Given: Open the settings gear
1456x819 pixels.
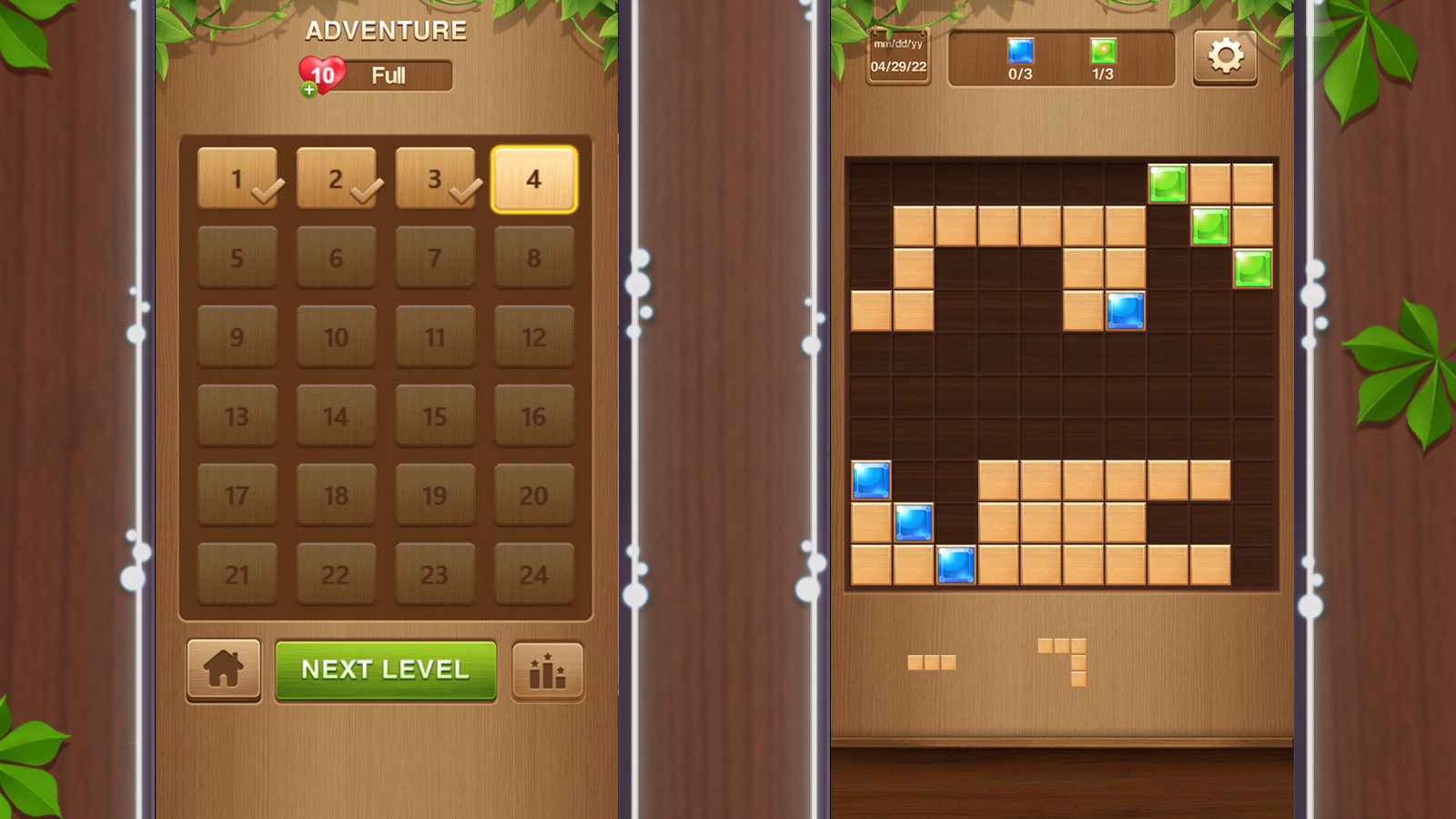Looking at the screenshot, I should pos(1225,57).
